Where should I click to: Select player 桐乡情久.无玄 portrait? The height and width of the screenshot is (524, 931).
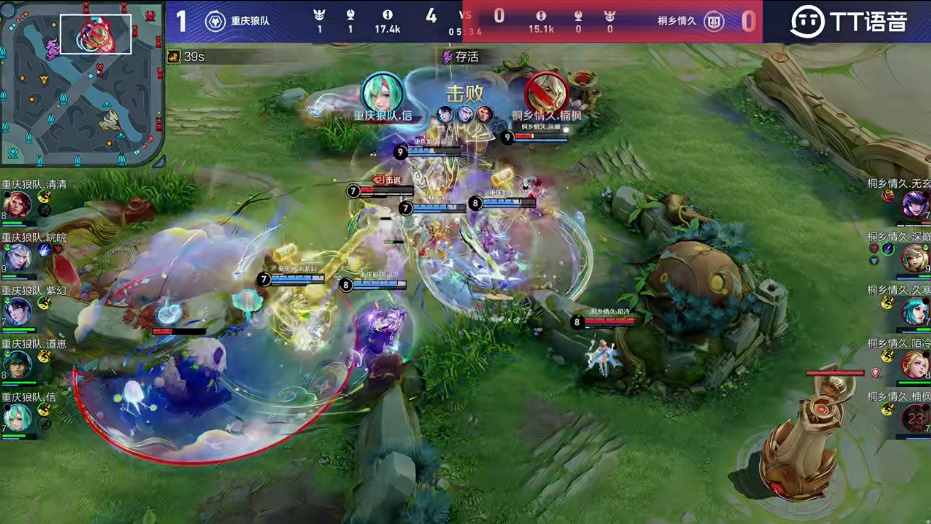tap(914, 205)
